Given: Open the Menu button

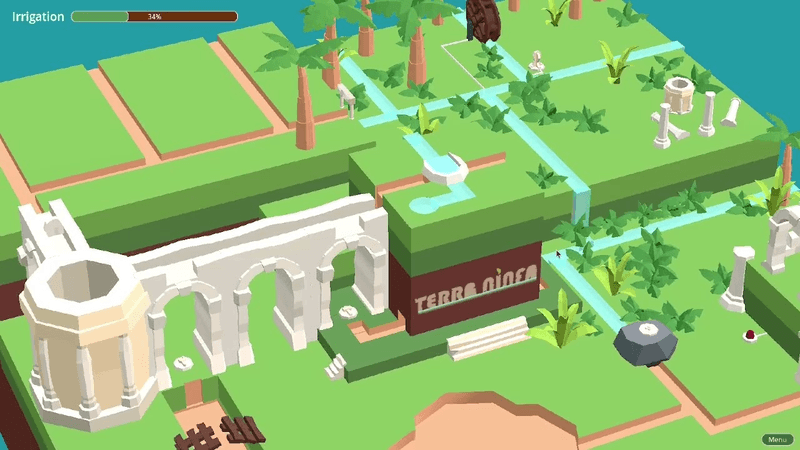Looking at the screenshot, I should (x=776, y=439).
